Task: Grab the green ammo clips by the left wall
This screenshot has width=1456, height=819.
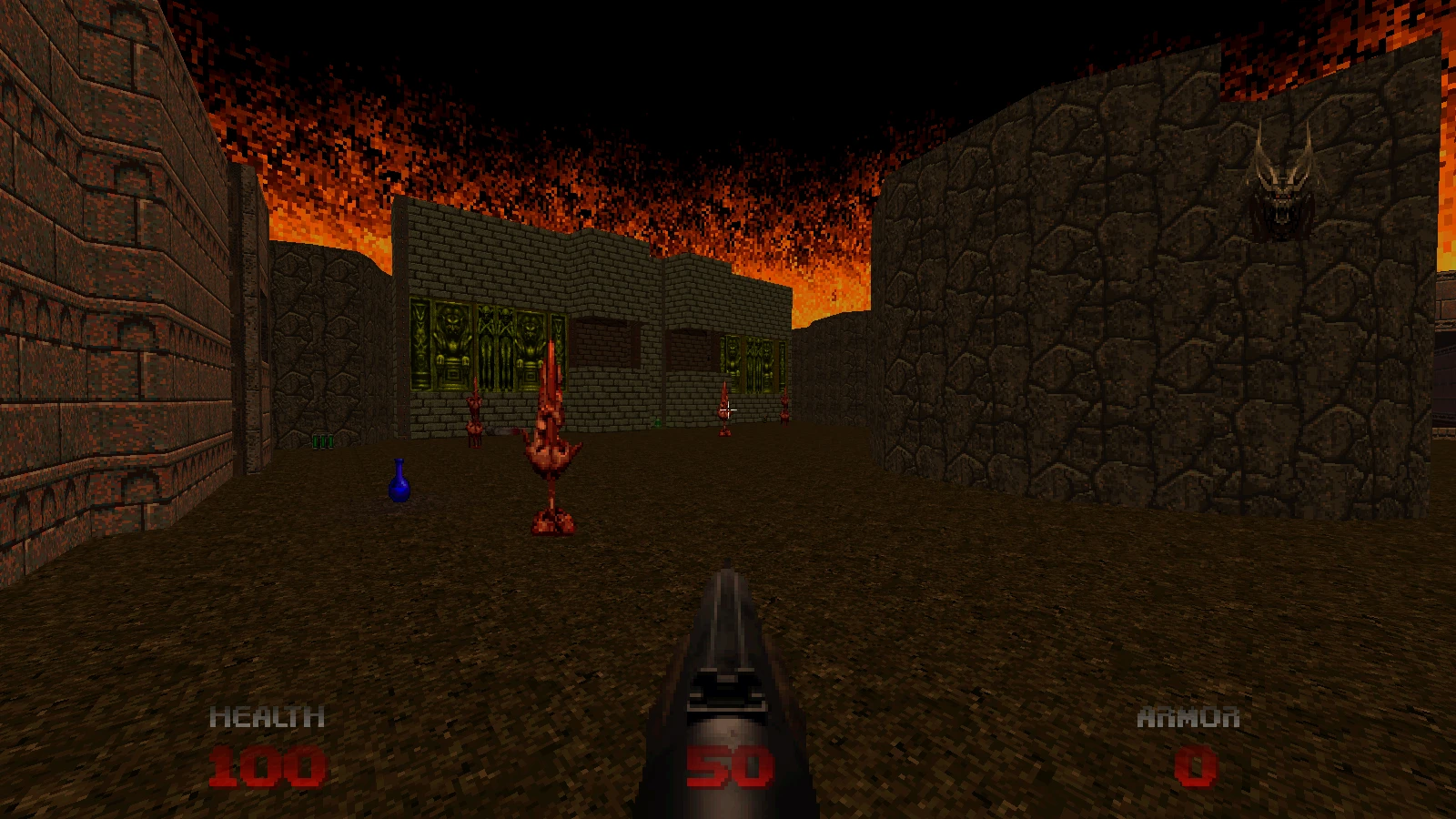Action: point(322,440)
